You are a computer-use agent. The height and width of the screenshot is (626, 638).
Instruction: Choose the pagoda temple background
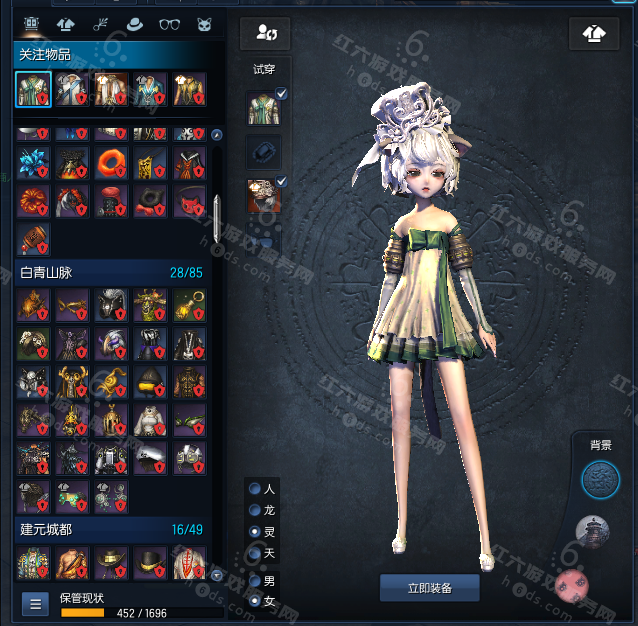pos(595,533)
